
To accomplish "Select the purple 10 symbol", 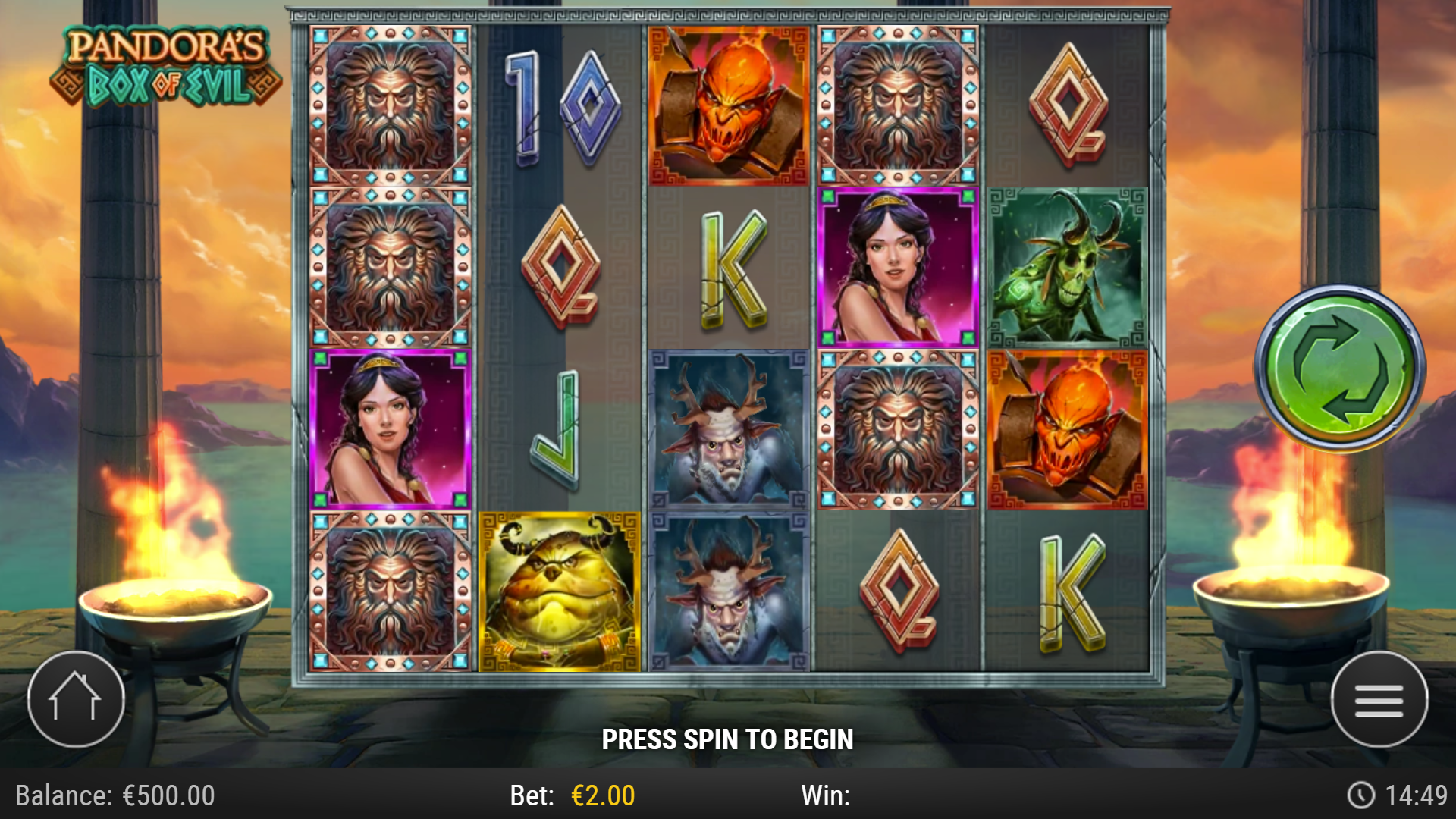I will pos(561,106).
